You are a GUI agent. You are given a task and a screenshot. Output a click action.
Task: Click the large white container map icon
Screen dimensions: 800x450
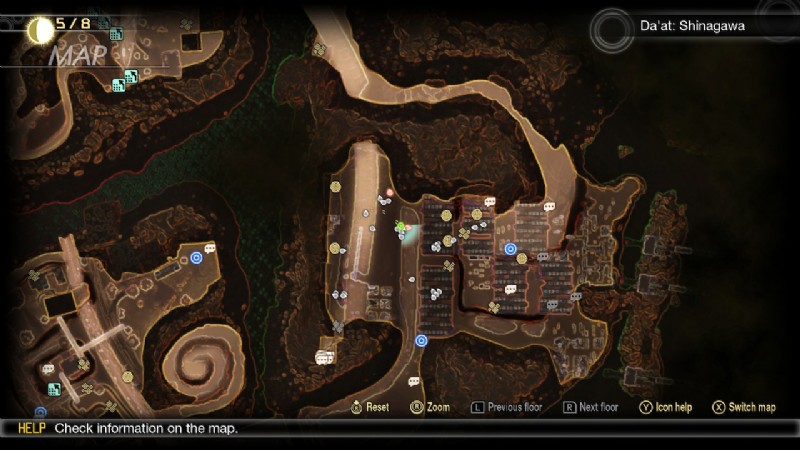[x=325, y=356]
